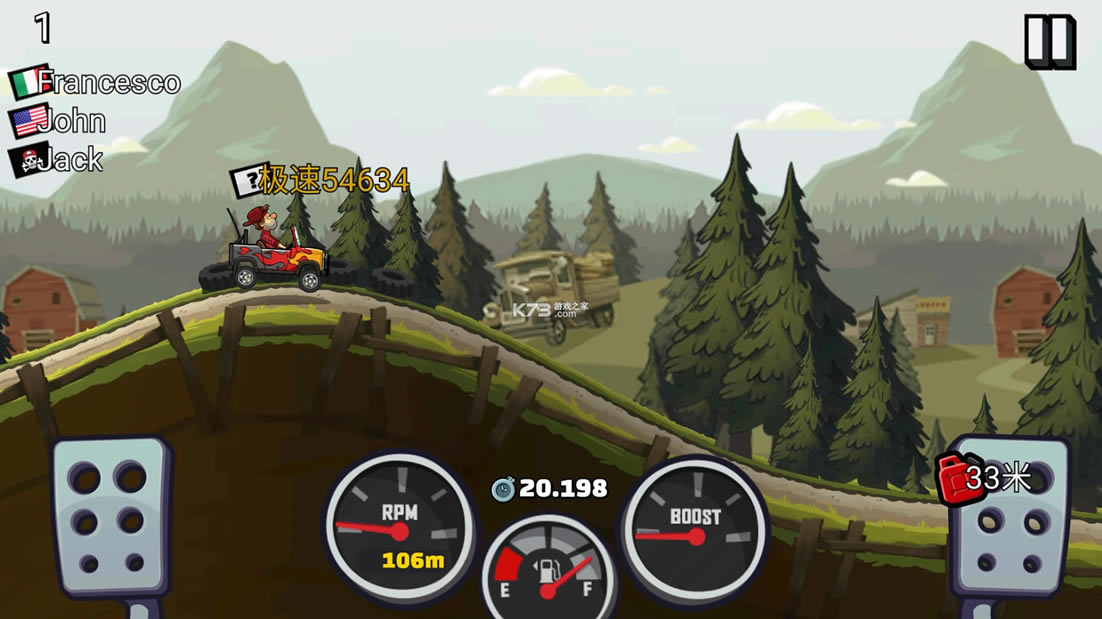Pause the race with the pause button

coord(1049,42)
